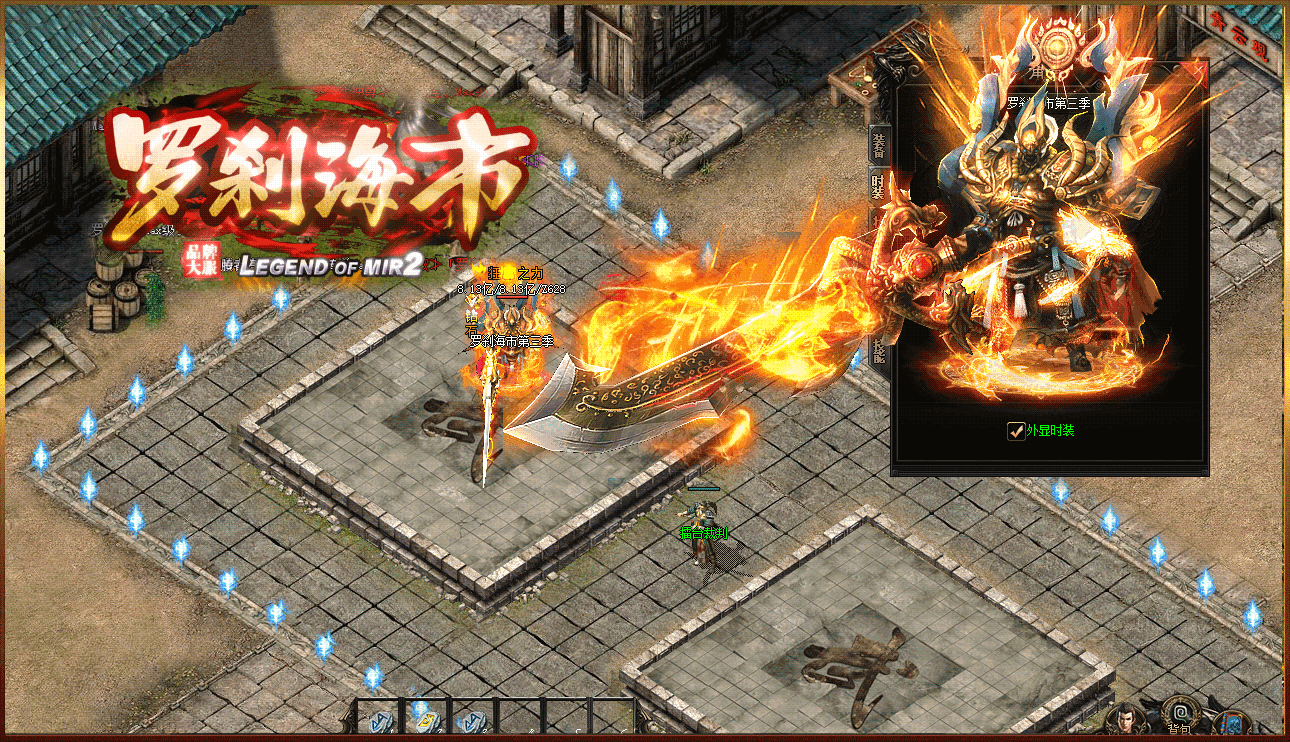This screenshot has width=1290, height=742.
Task: Open the 时装 fashion tab
Action: (x=879, y=183)
